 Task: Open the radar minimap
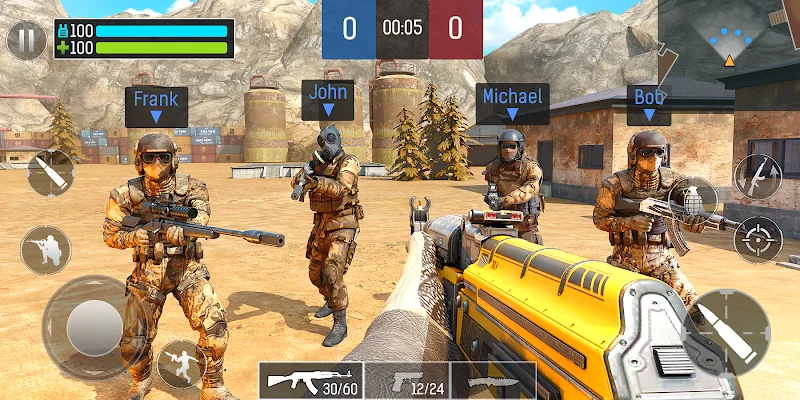(x=728, y=42)
